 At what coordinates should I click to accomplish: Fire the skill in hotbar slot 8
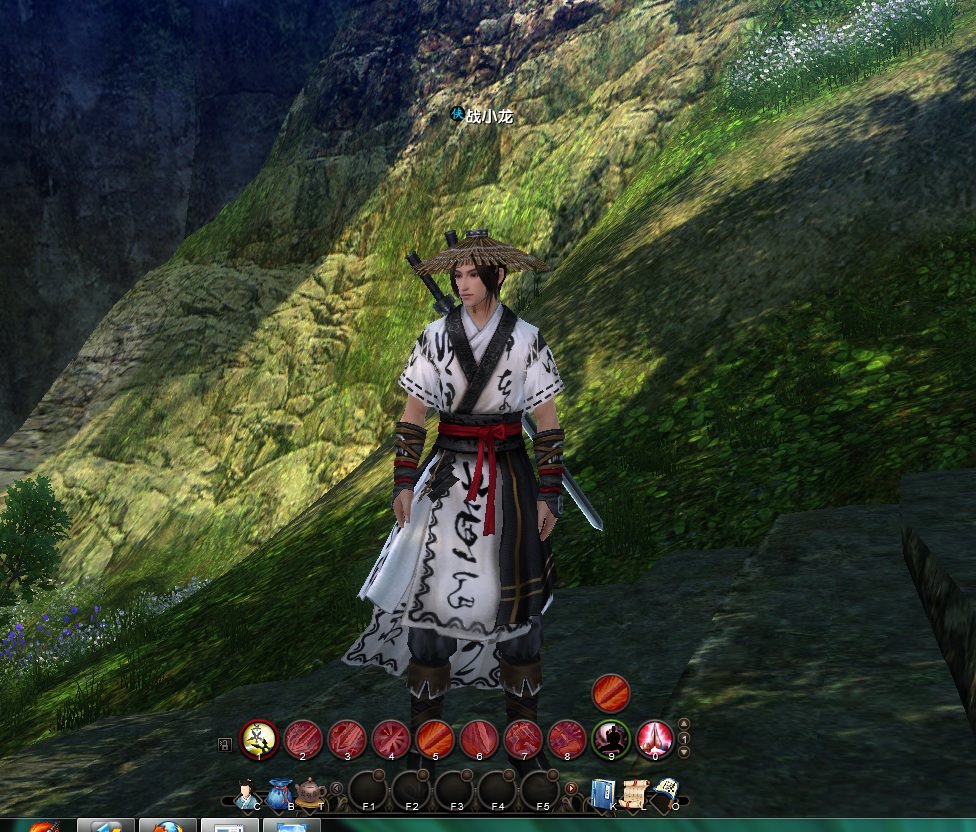coord(567,739)
